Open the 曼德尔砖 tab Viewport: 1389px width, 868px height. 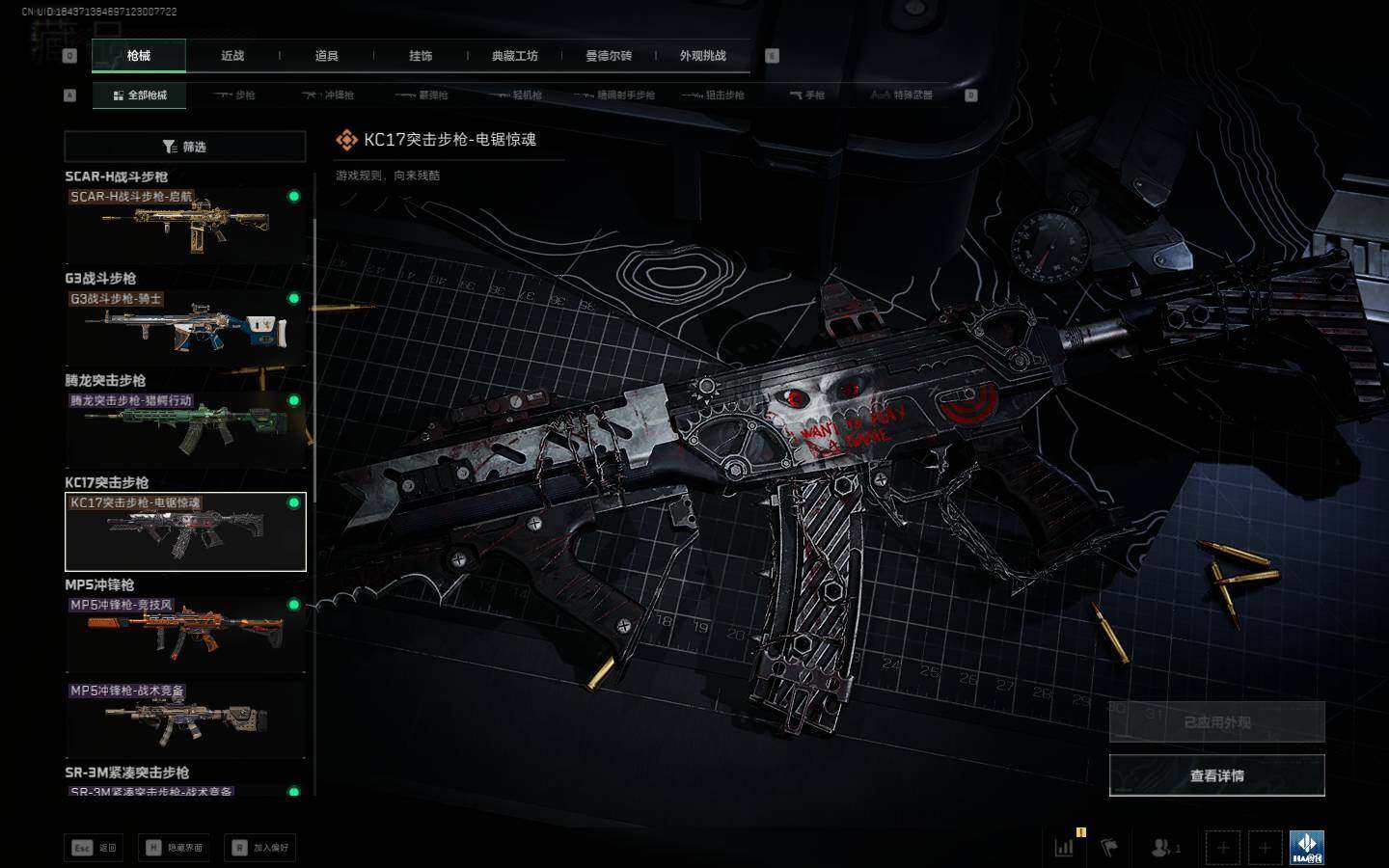coord(609,56)
